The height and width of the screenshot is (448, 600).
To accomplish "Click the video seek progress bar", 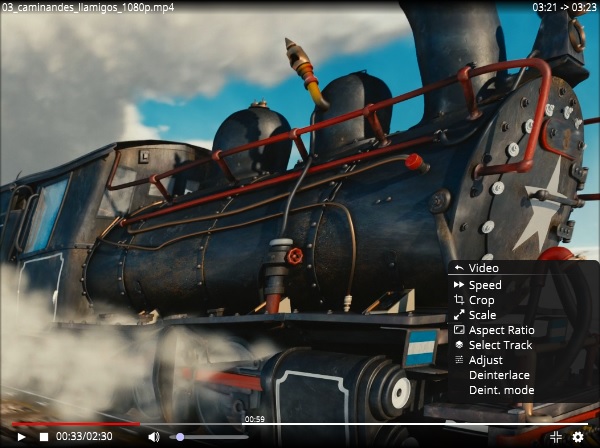I will pos(300,424).
